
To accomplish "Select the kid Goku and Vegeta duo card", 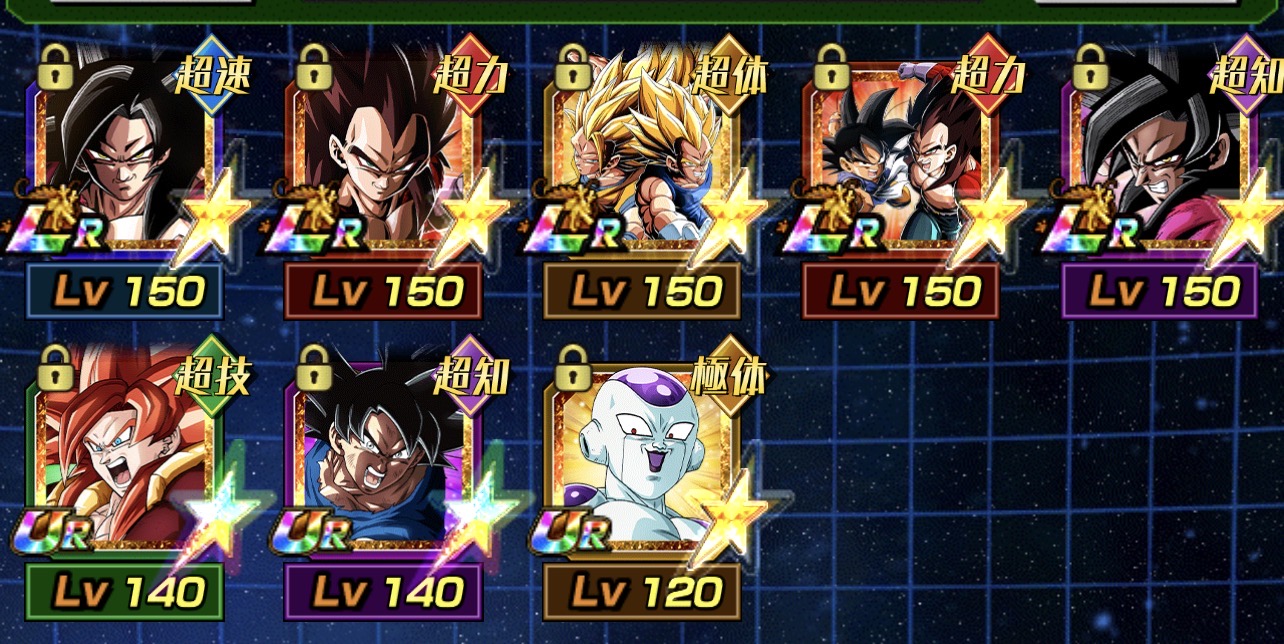I will coord(900,160).
